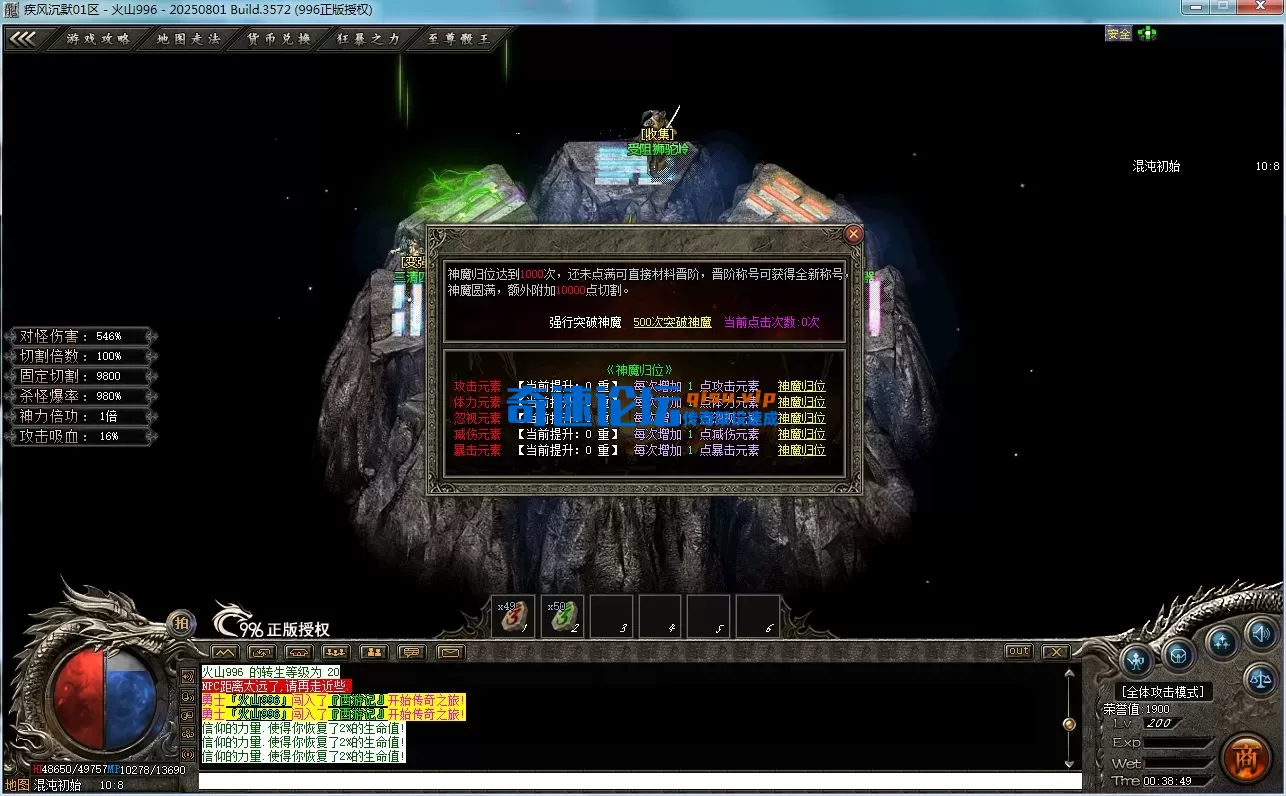Click the 500次突破神魔 link
Viewport: 1286px width, 796px height.
(x=672, y=322)
